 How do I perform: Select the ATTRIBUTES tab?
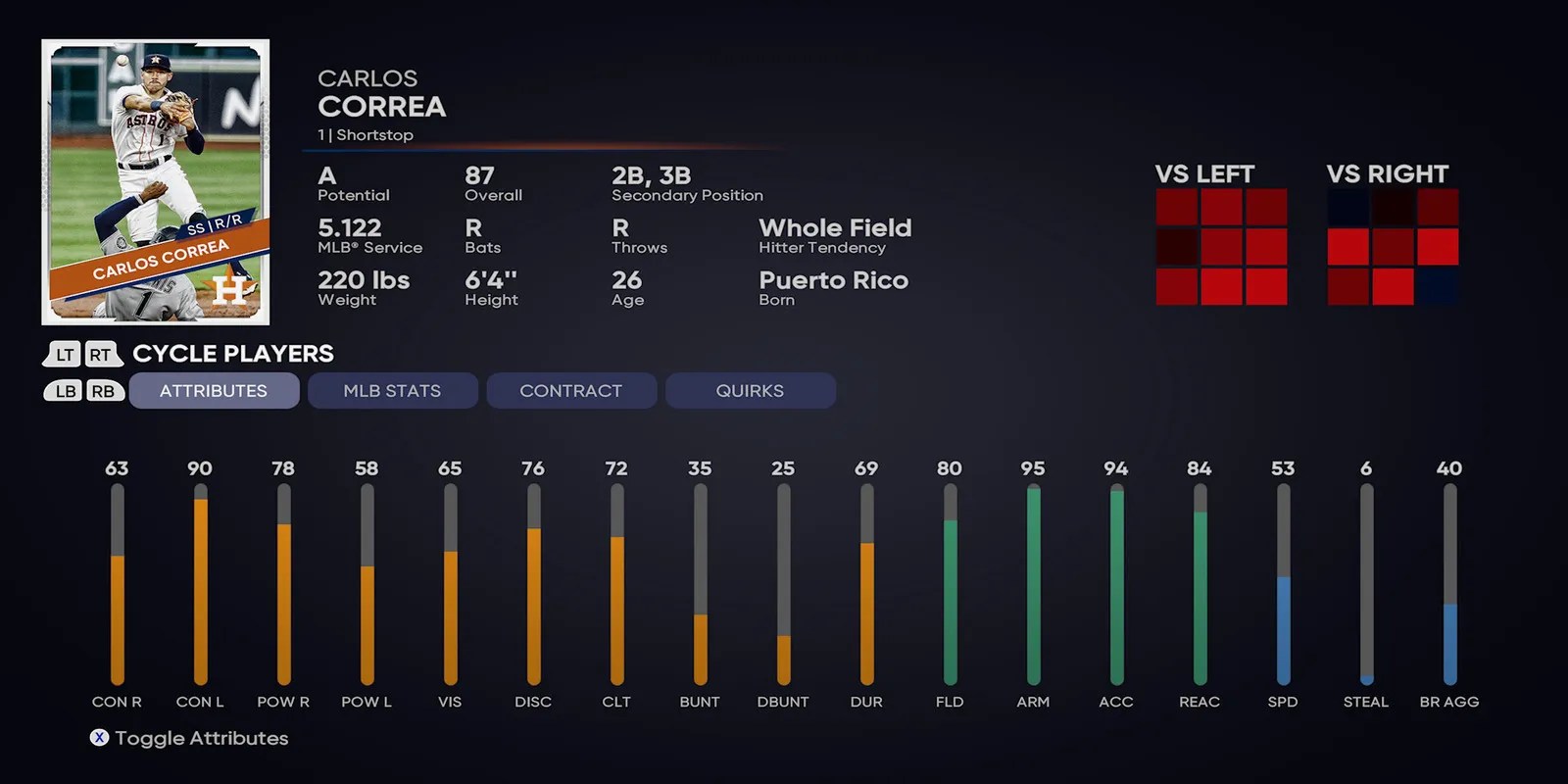click(214, 390)
